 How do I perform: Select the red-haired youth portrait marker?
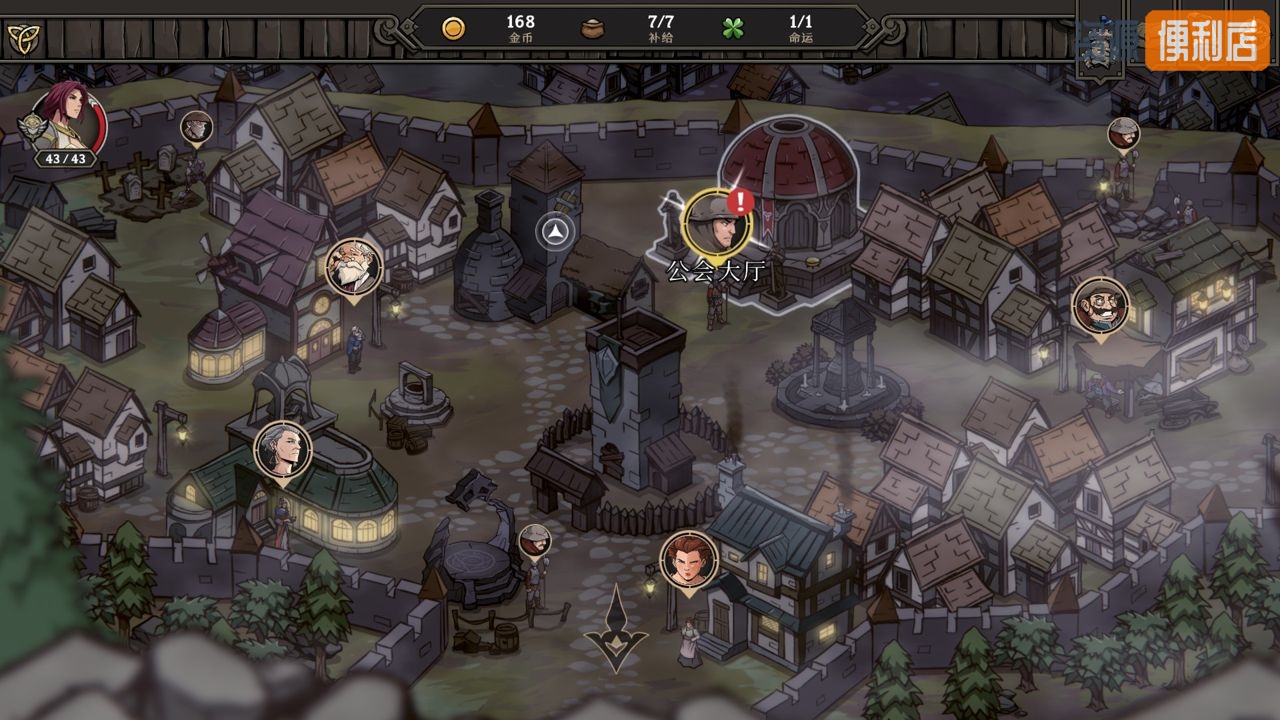(688, 560)
